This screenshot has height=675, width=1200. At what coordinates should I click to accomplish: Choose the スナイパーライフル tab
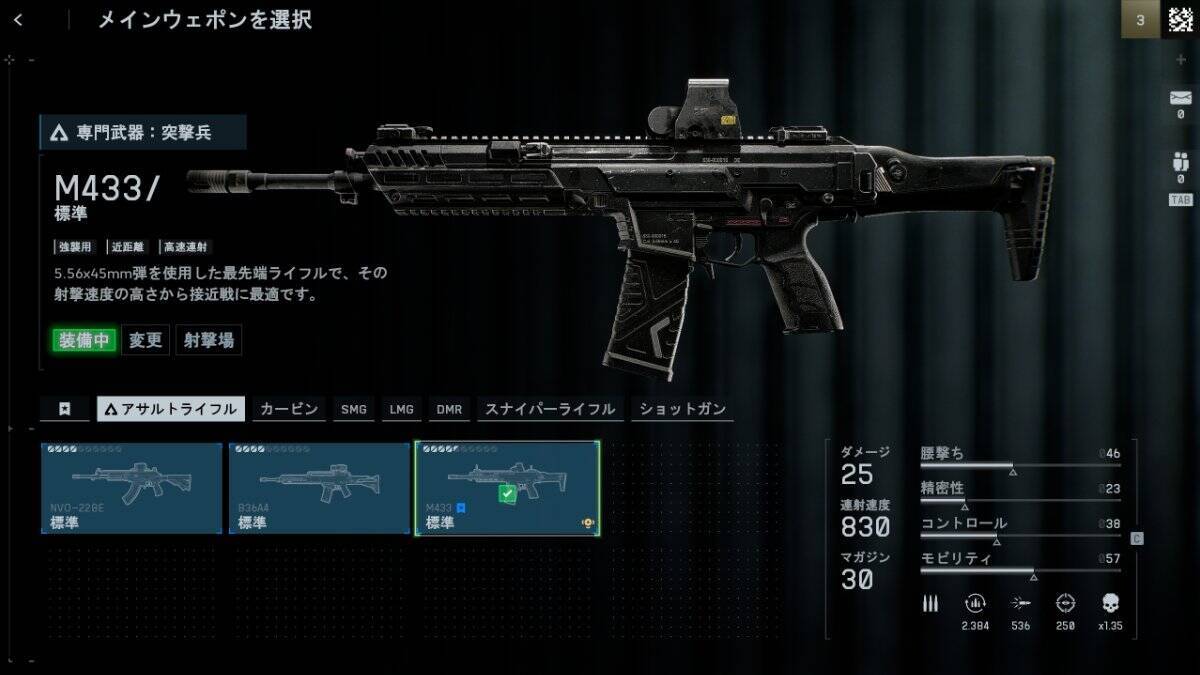[549, 408]
